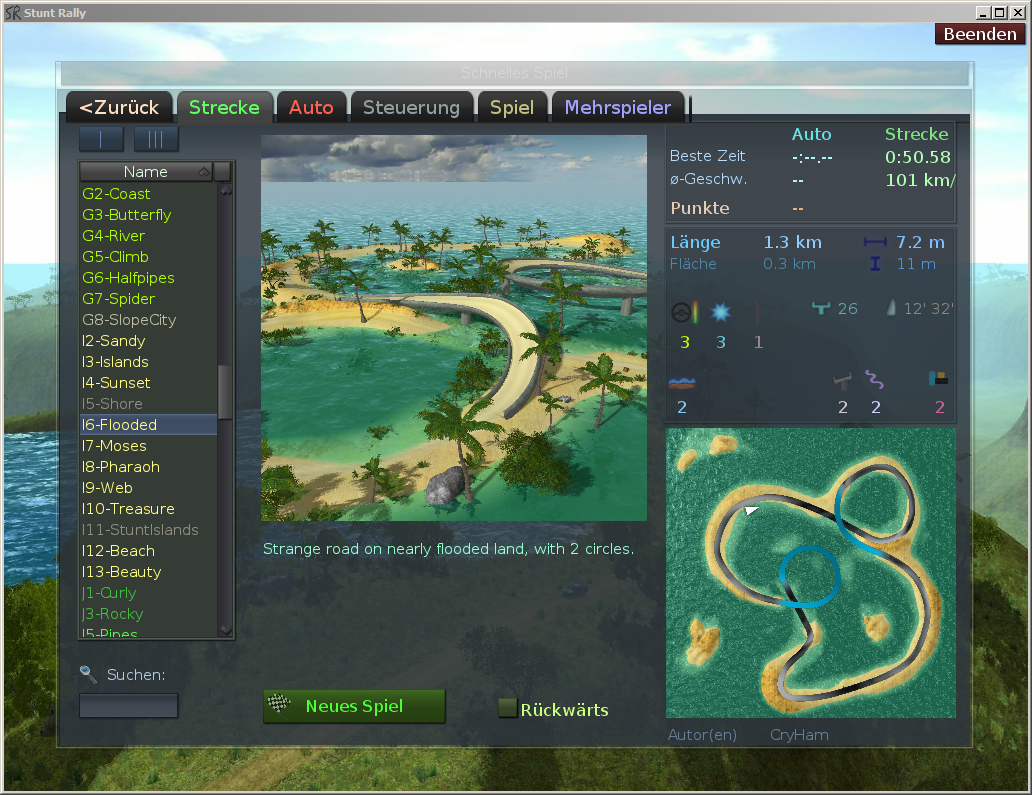
Task: Switch to the Spiel tab
Action: coord(511,108)
